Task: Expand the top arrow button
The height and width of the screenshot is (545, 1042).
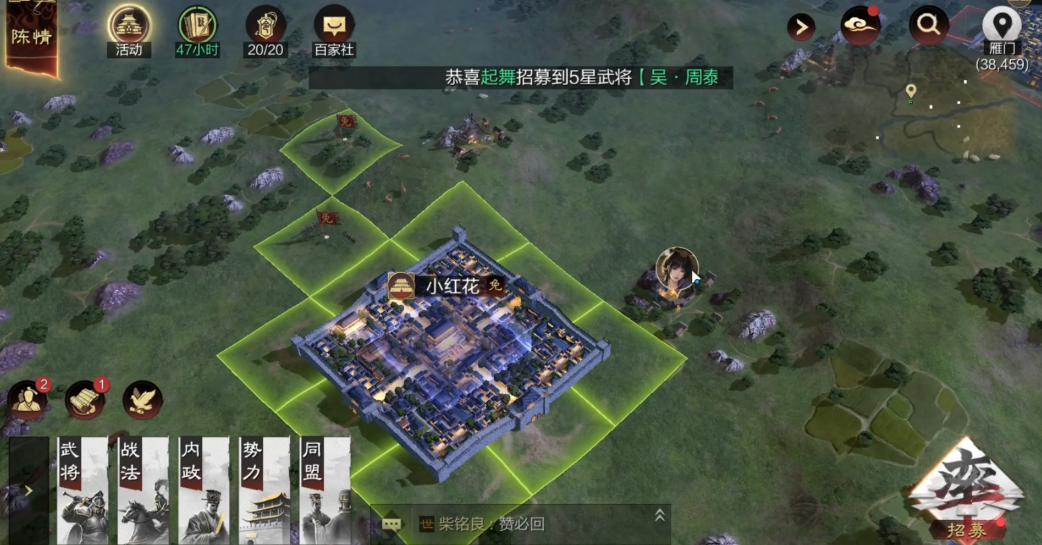Action: coord(801,27)
